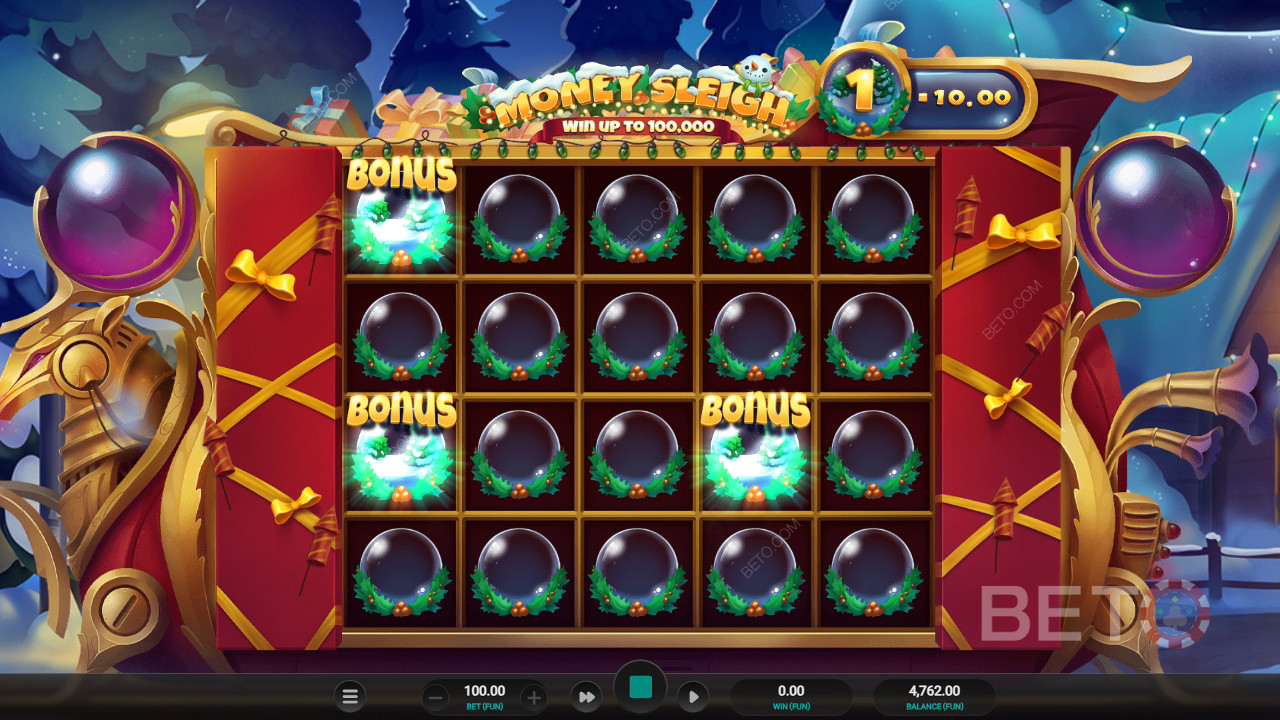The width and height of the screenshot is (1280, 720).
Task: Toggle the fast-forward turbo spin button
Action: [x=587, y=697]
